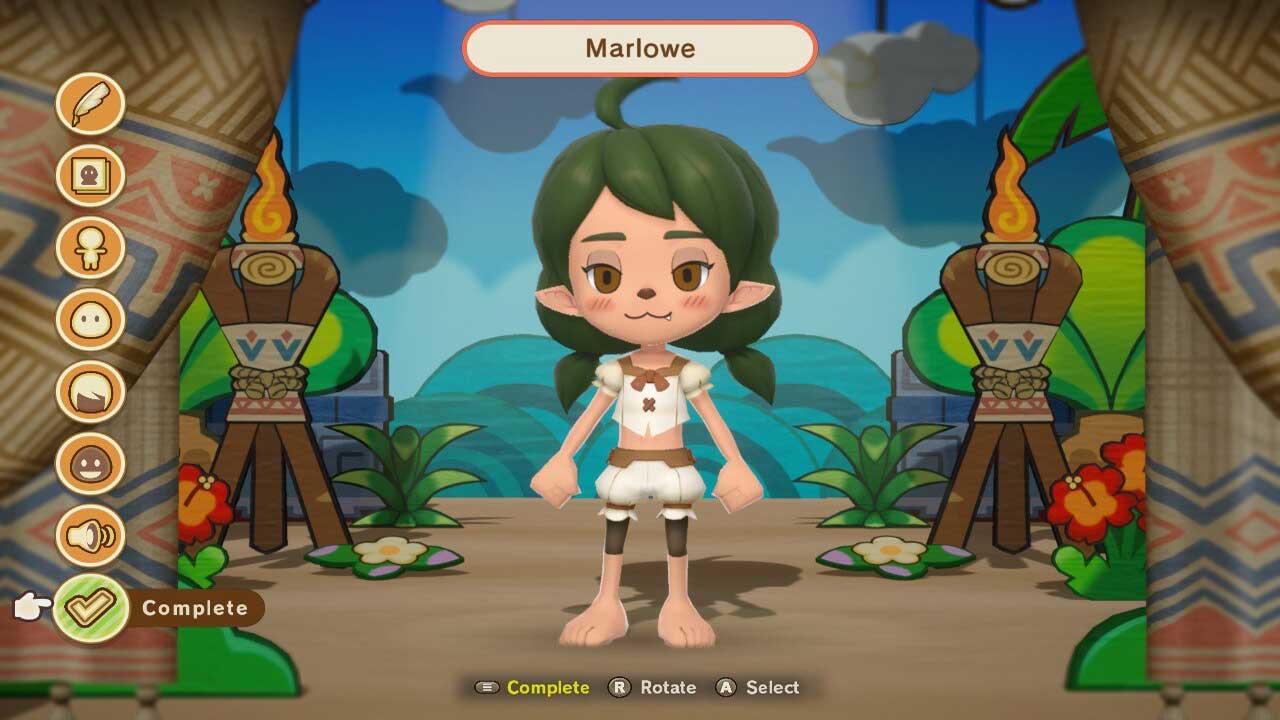This screenshot has width=1280, height=720.
Task: Open the feather quill name option
Action: tap(90, 104)
